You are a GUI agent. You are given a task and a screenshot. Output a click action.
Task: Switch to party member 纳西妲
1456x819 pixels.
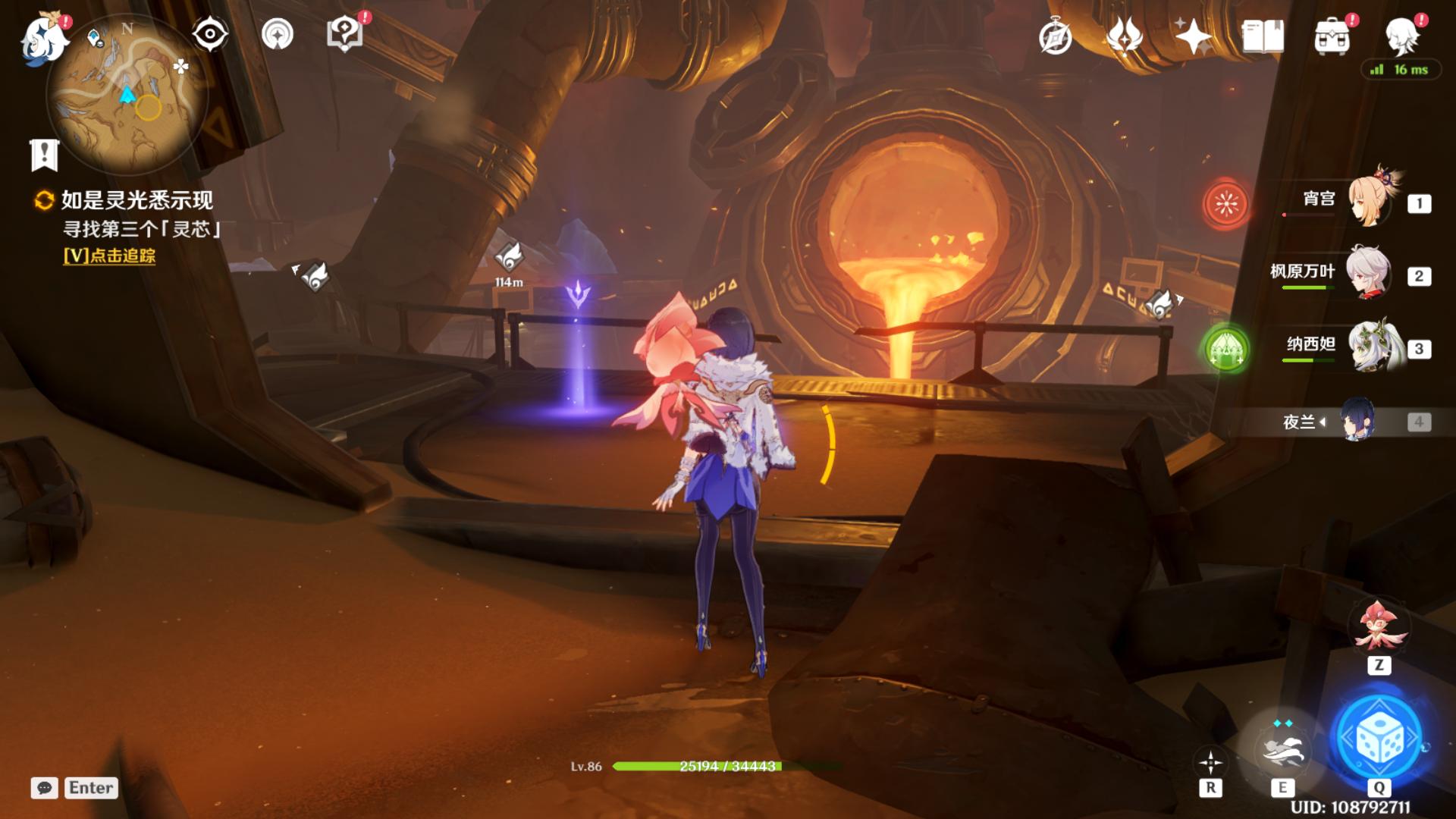pyautogui.click(x=1370, y=347)
